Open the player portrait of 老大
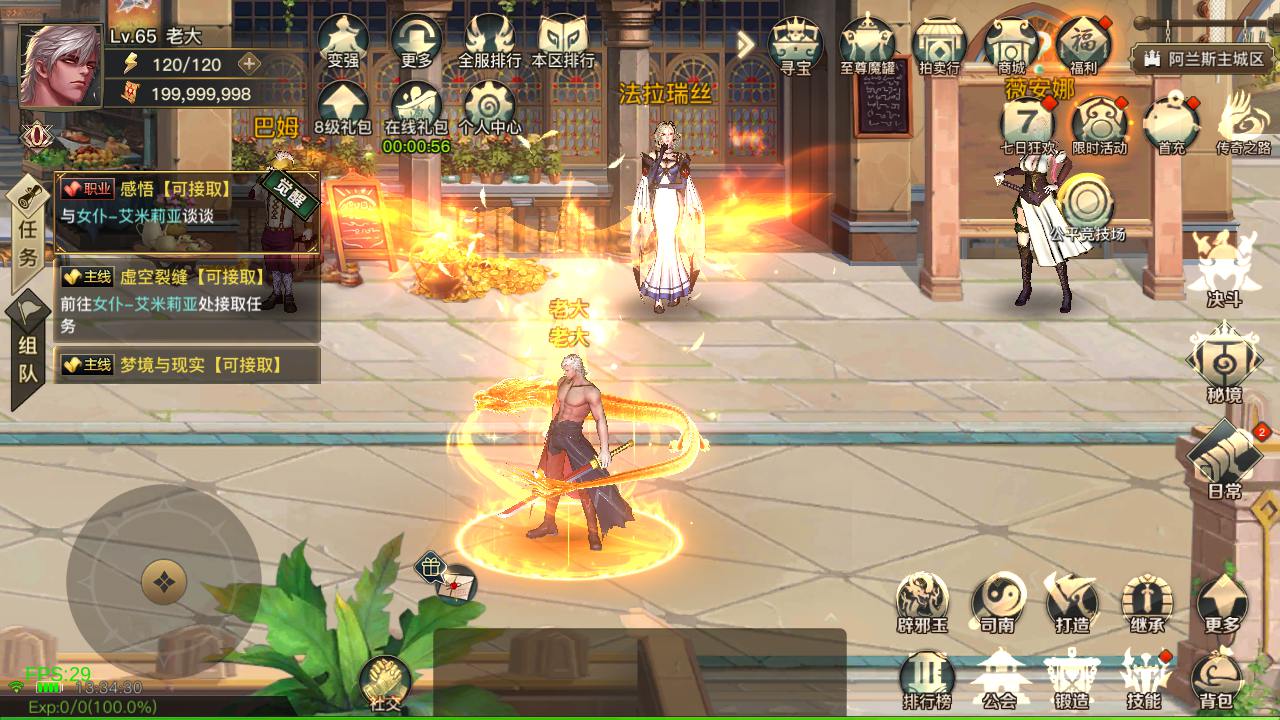This screenshot has width=1280, height=720. (x=60, y=66)
